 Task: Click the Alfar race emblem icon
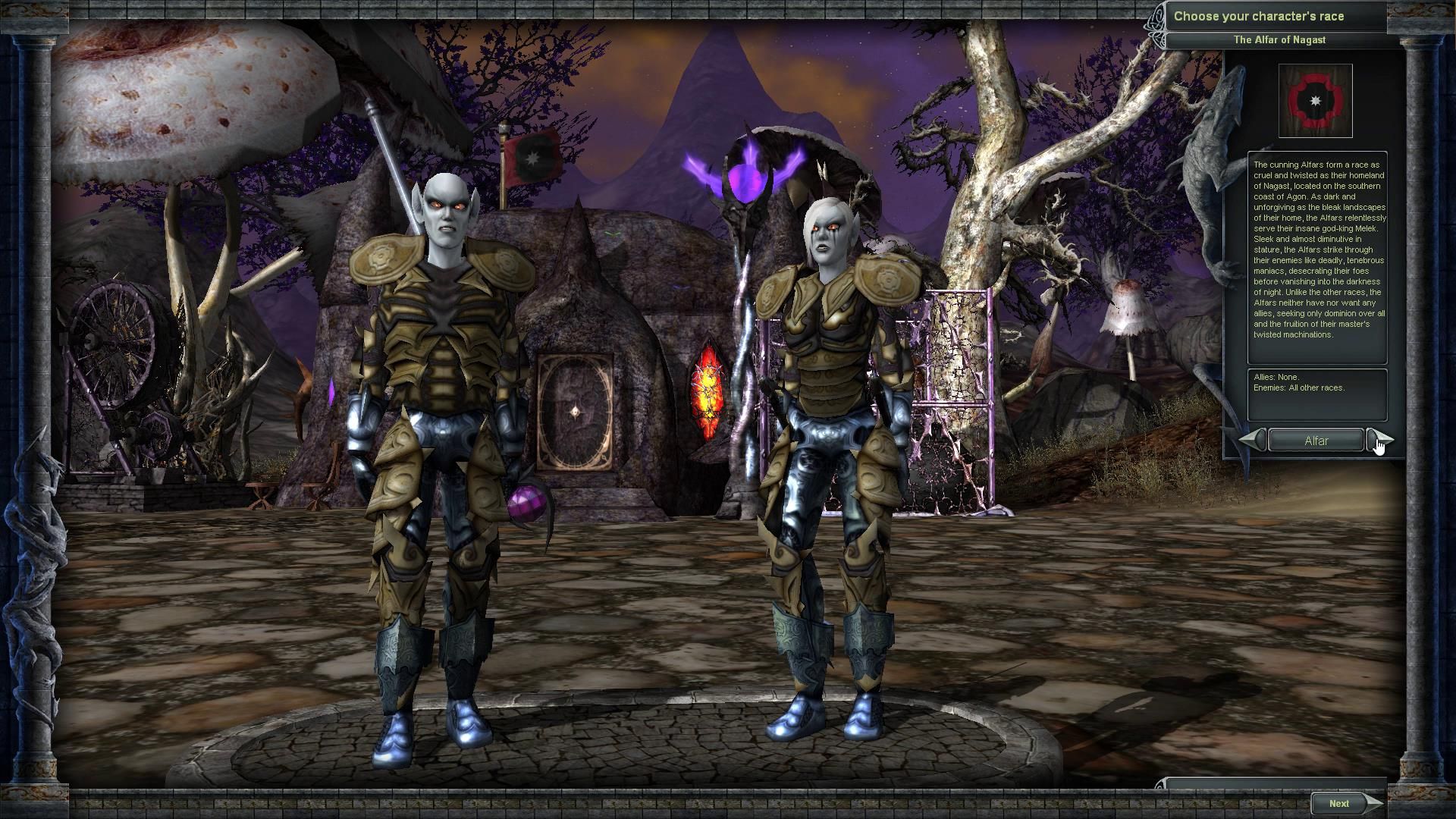pyautogui.click(x=1316, y=99)
